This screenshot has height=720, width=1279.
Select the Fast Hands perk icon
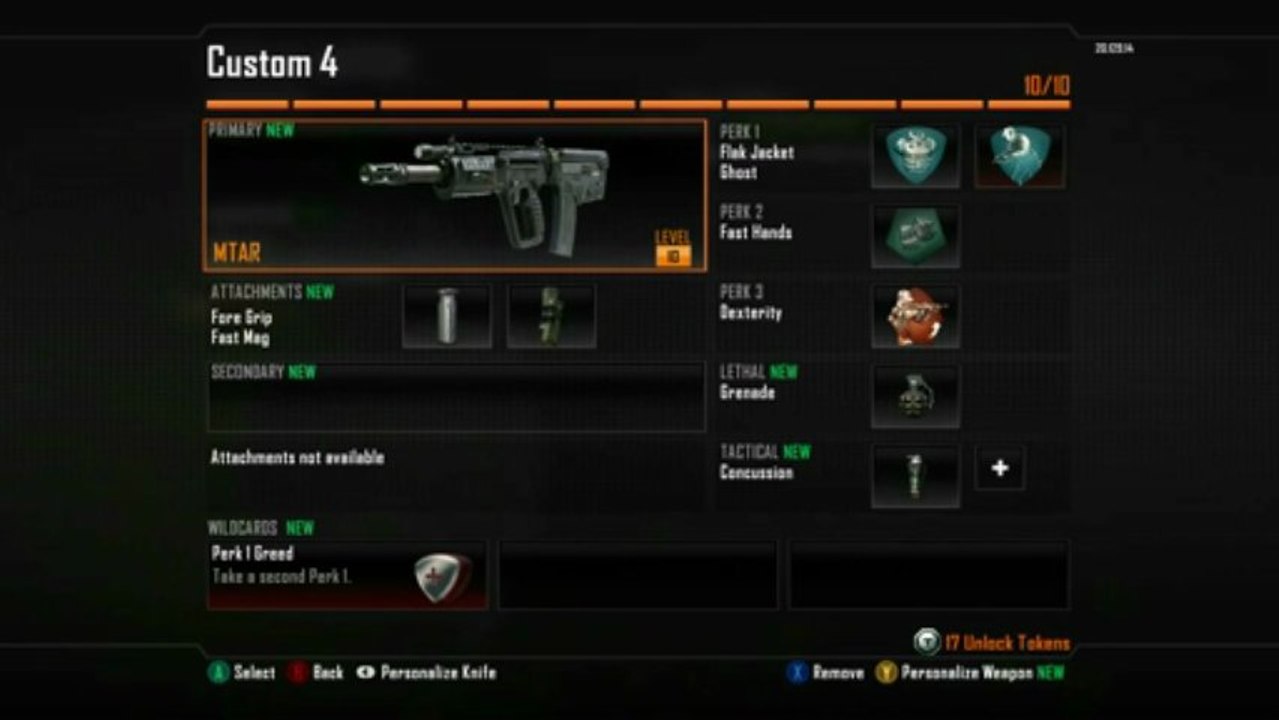tap(915, 236)
